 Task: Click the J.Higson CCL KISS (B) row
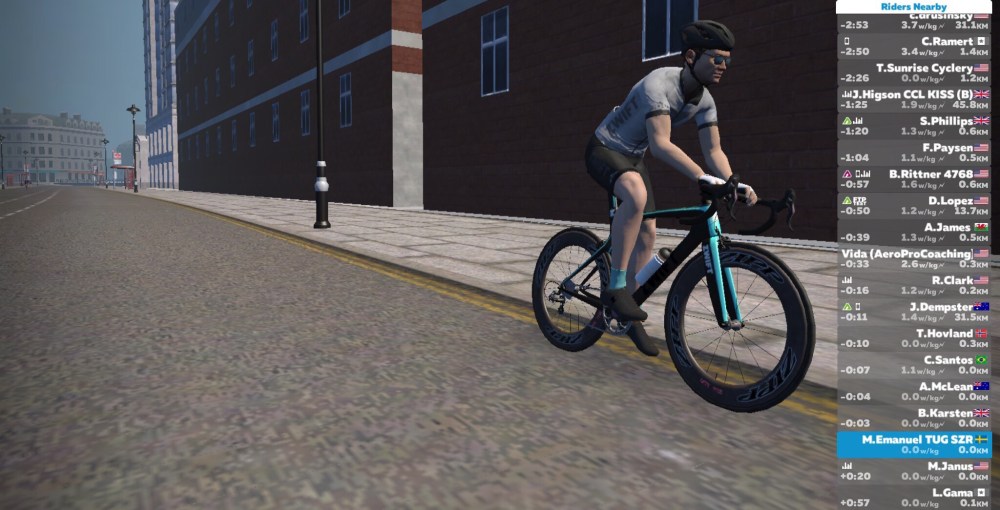point(915,99)
